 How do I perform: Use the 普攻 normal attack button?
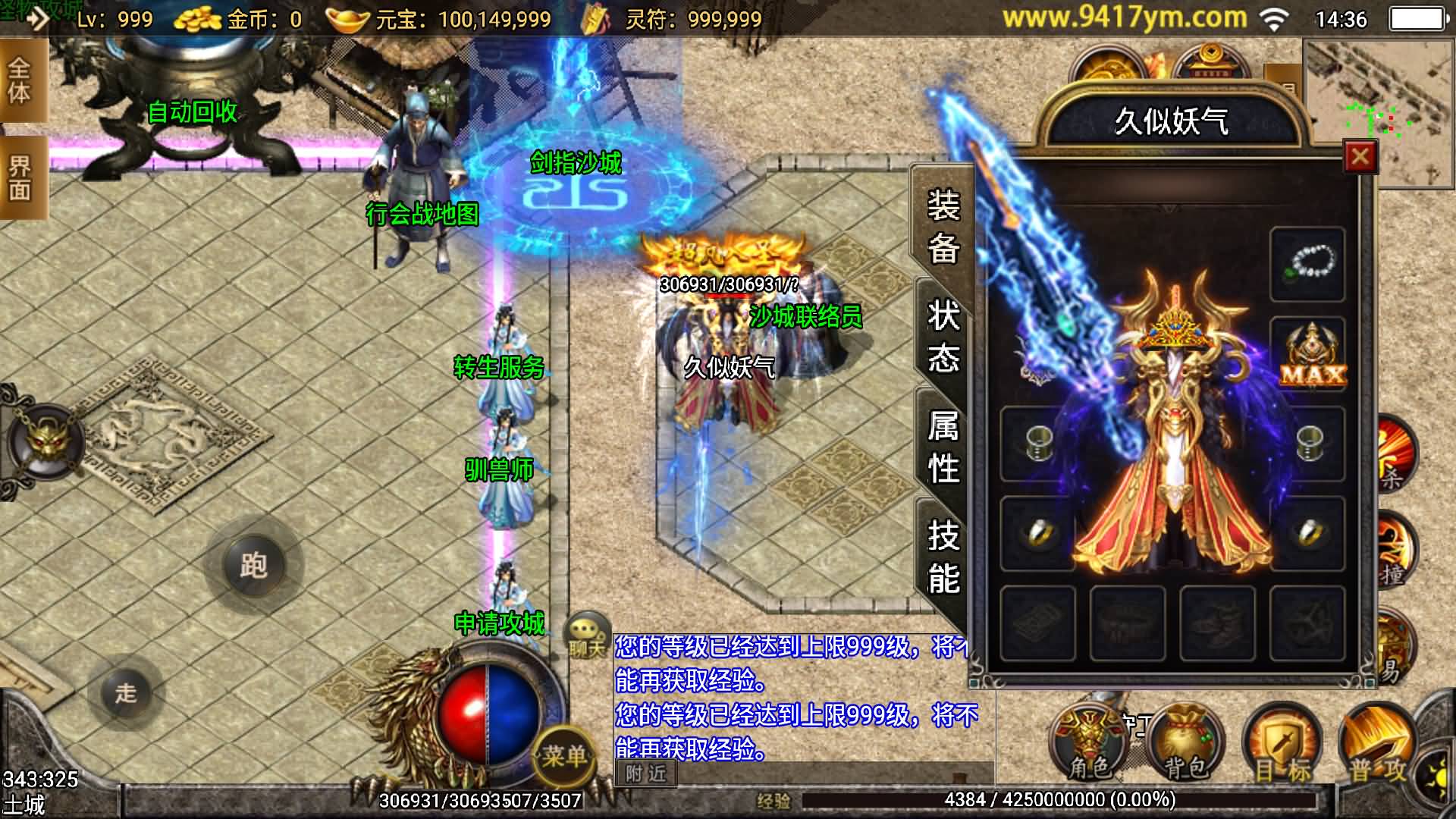[1376, 747]
